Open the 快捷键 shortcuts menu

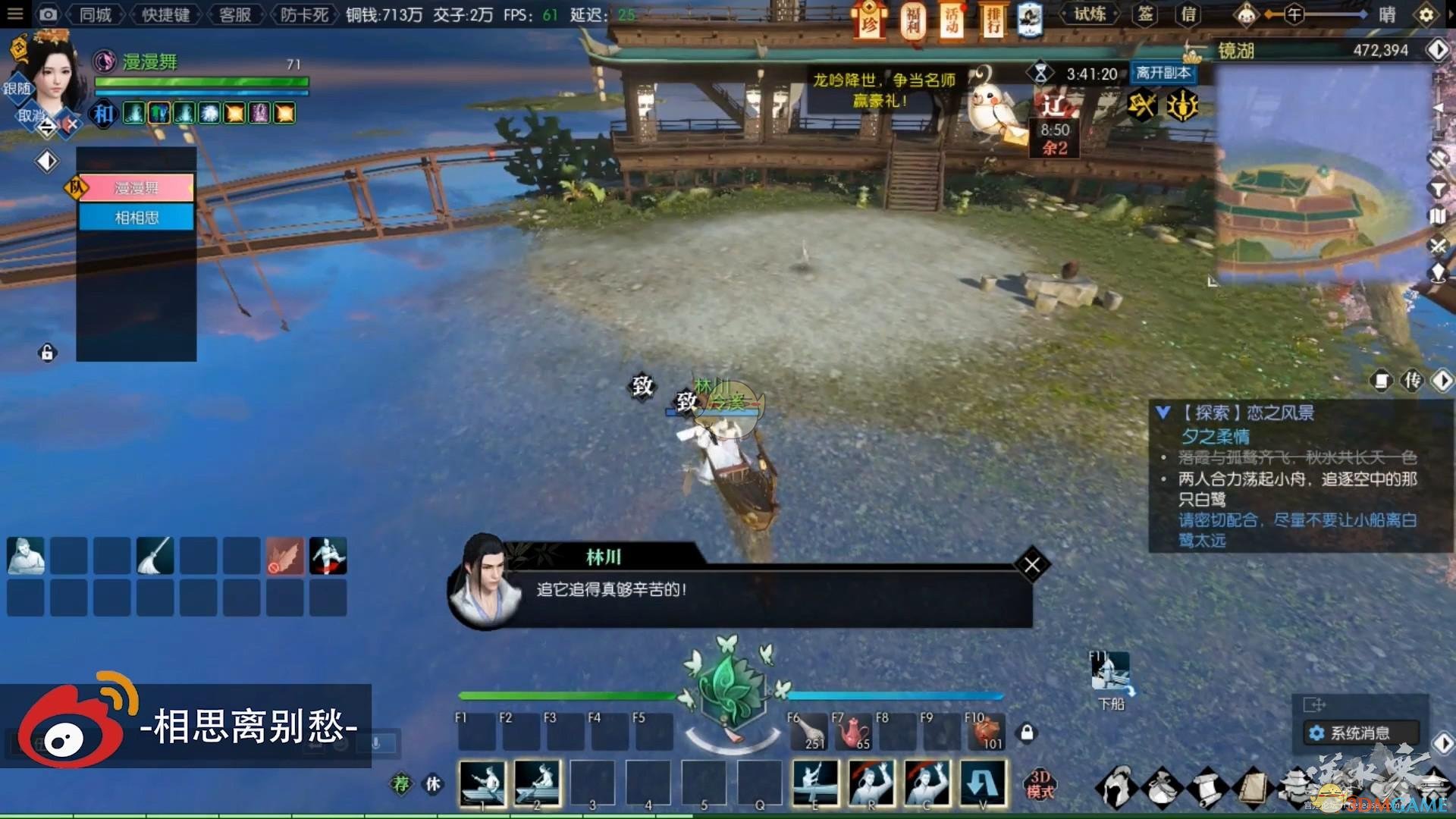point(165,14)
